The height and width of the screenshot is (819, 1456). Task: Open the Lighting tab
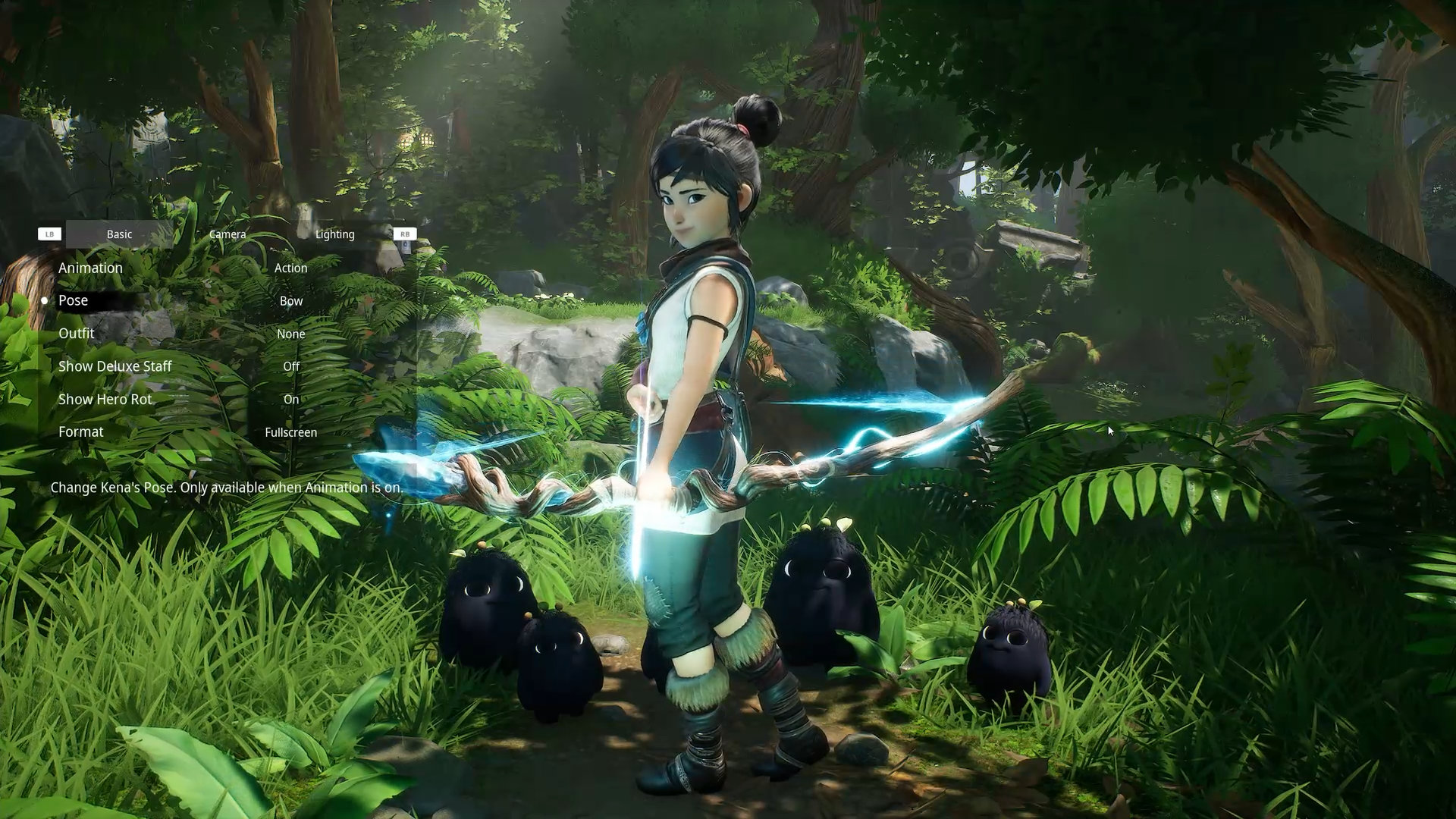coord(334,234)
